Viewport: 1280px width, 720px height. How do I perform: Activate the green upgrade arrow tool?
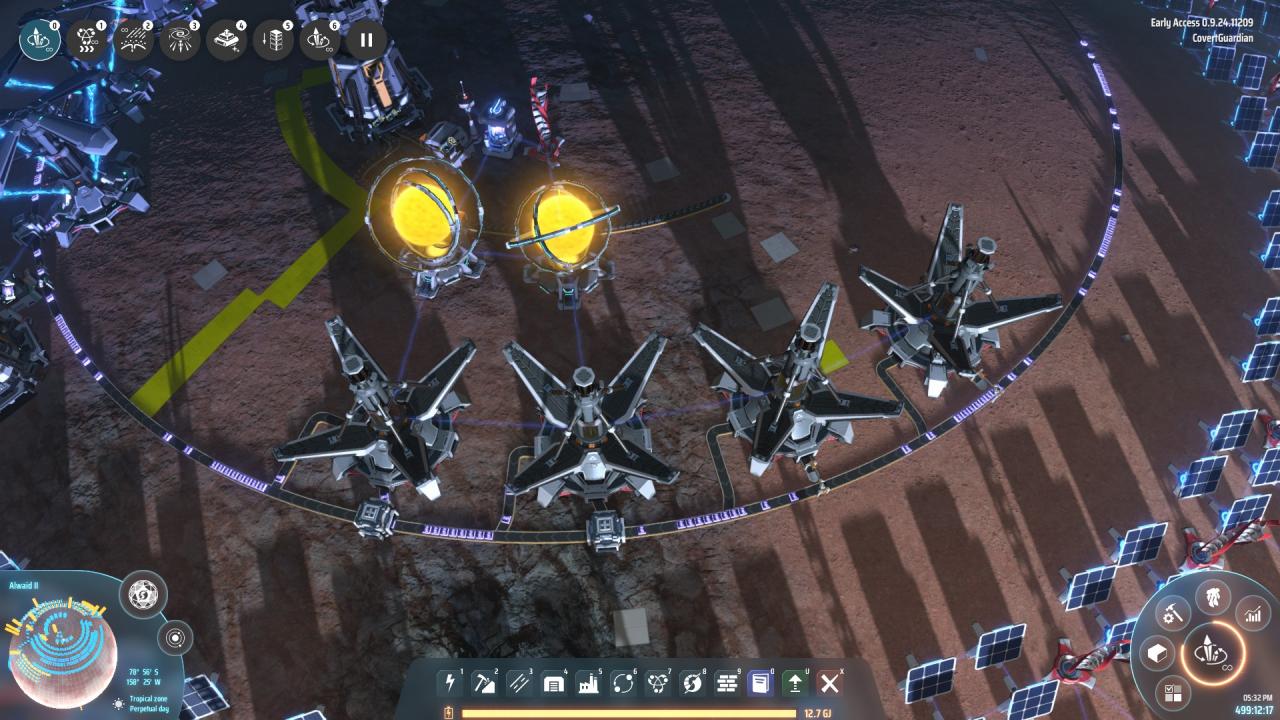tap(795, 683)
